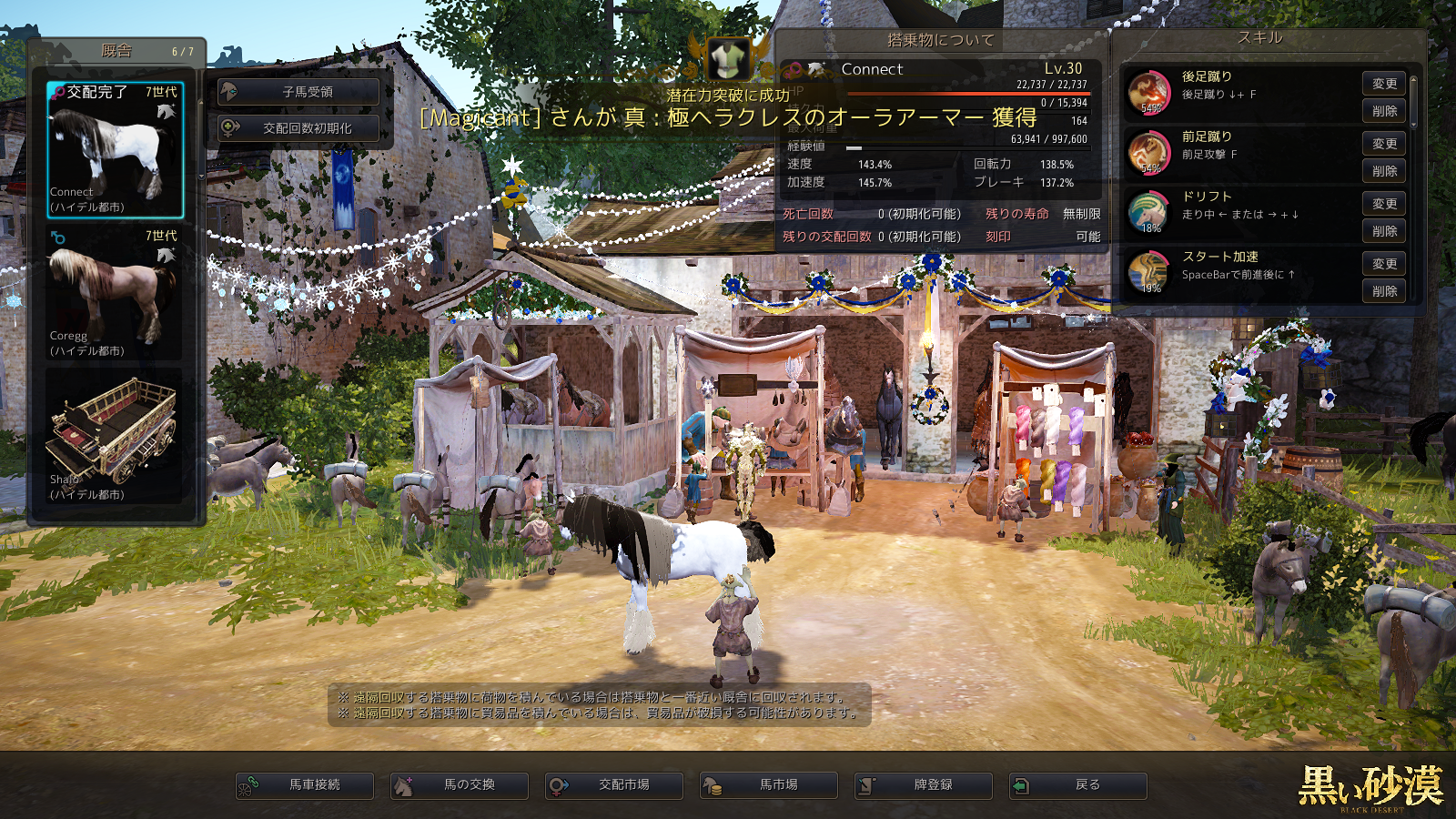This screenshot has width=1456, height=819.
Task: Change the 前足蹴り skill
Action: click(x=1384, y=144)
